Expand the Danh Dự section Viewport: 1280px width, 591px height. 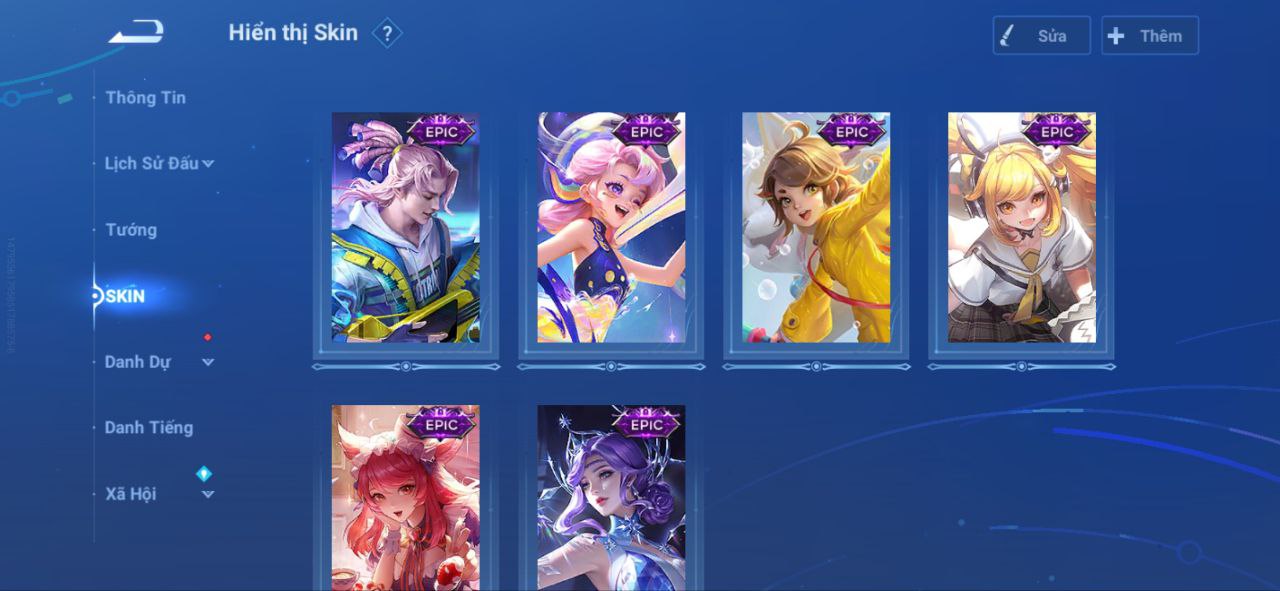[x=159, y=362]
